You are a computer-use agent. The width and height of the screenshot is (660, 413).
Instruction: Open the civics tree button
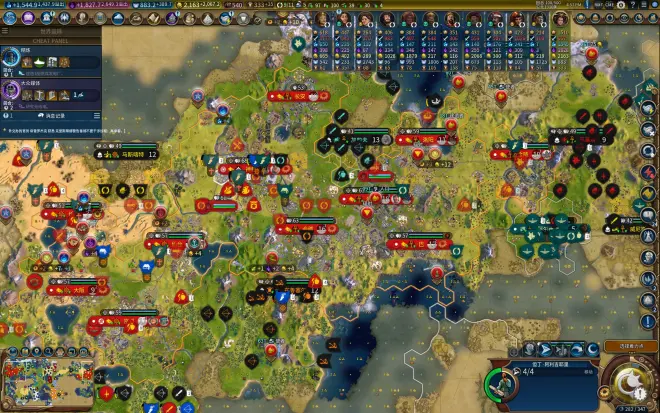(26, 19)
